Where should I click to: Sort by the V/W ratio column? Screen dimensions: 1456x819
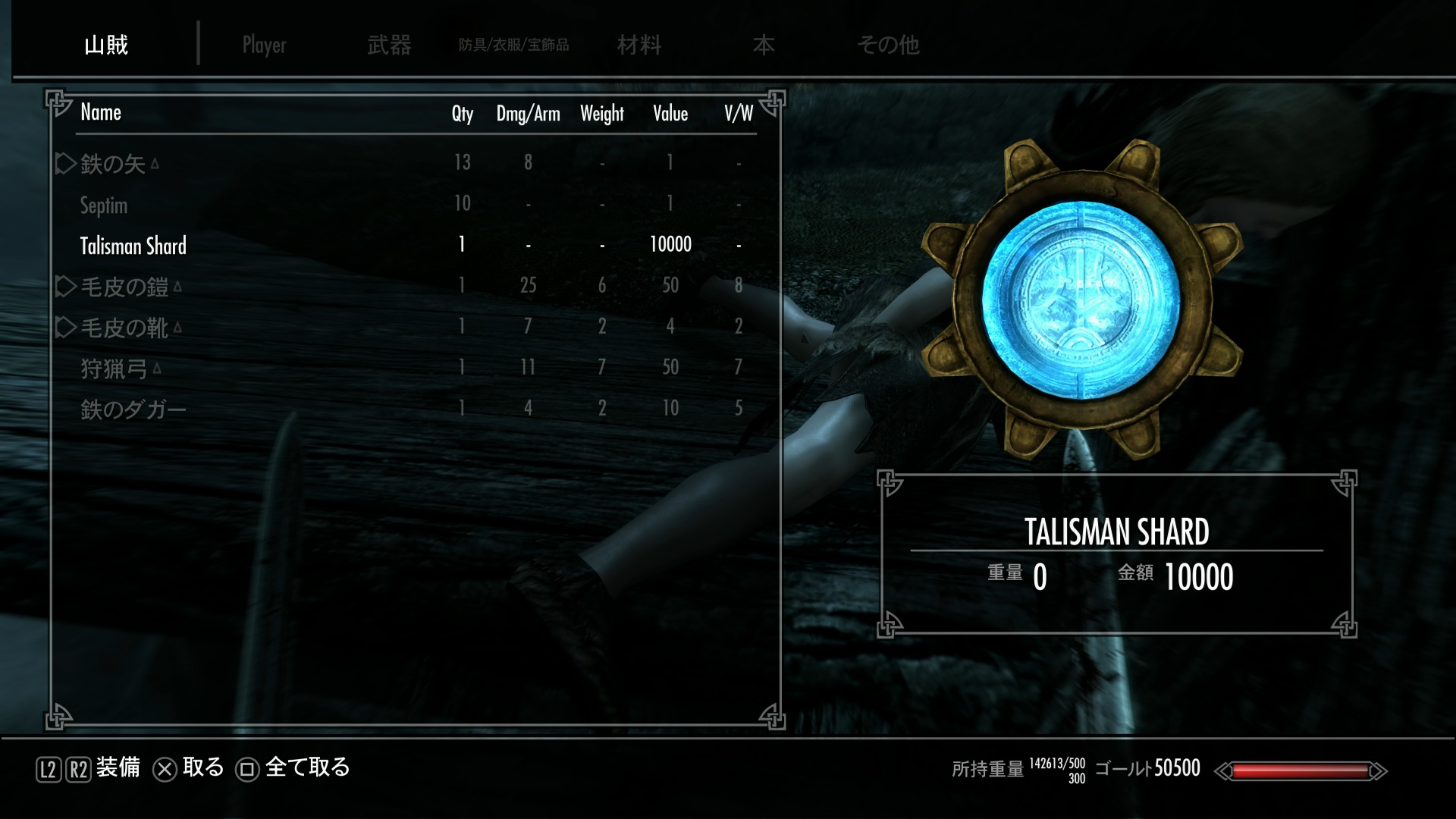(x=738, y=114)
